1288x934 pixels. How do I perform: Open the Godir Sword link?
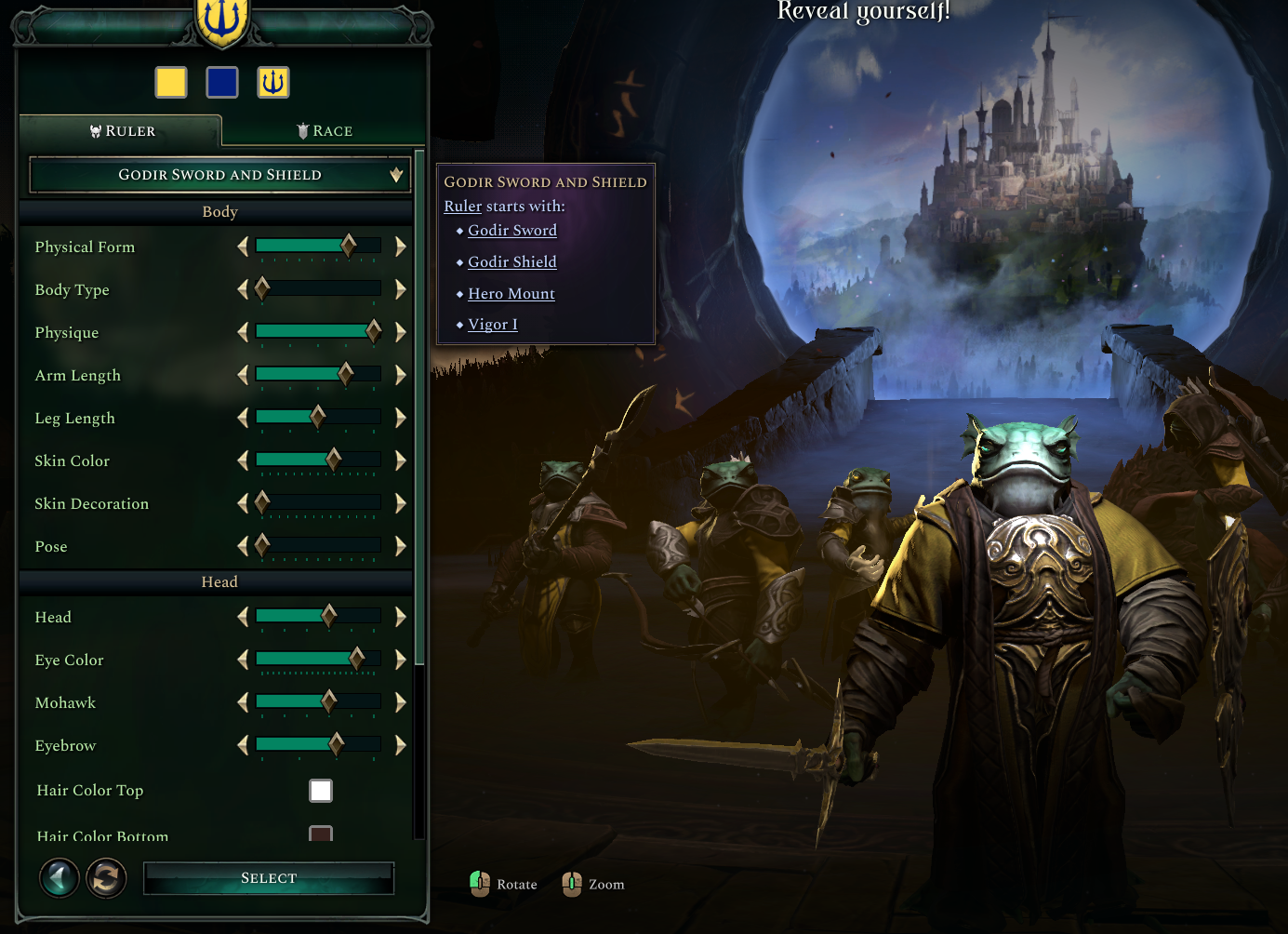pyautogui.click(x=512, y=230)
